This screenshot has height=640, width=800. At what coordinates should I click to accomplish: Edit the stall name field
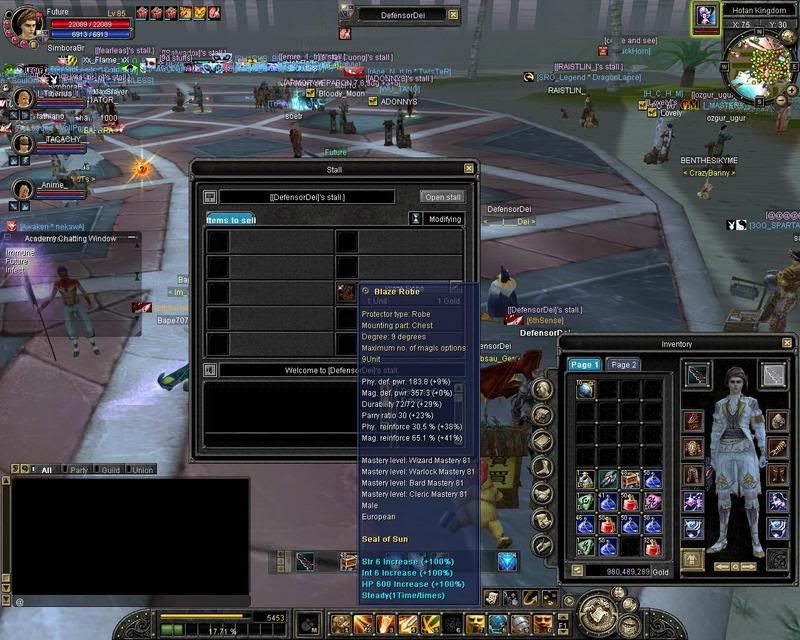306,197
